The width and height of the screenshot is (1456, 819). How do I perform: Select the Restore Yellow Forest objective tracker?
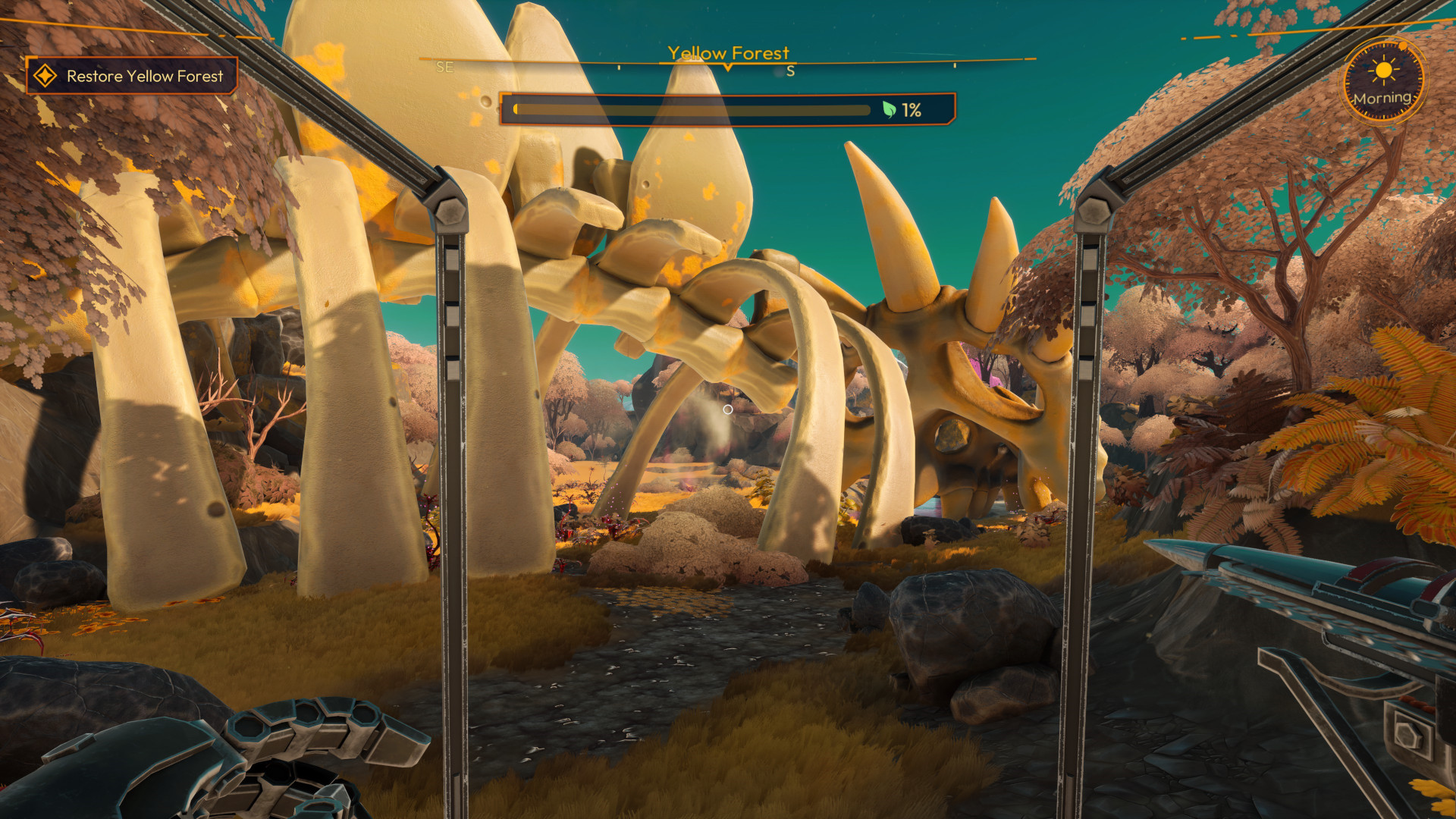(x=132, y=76)
